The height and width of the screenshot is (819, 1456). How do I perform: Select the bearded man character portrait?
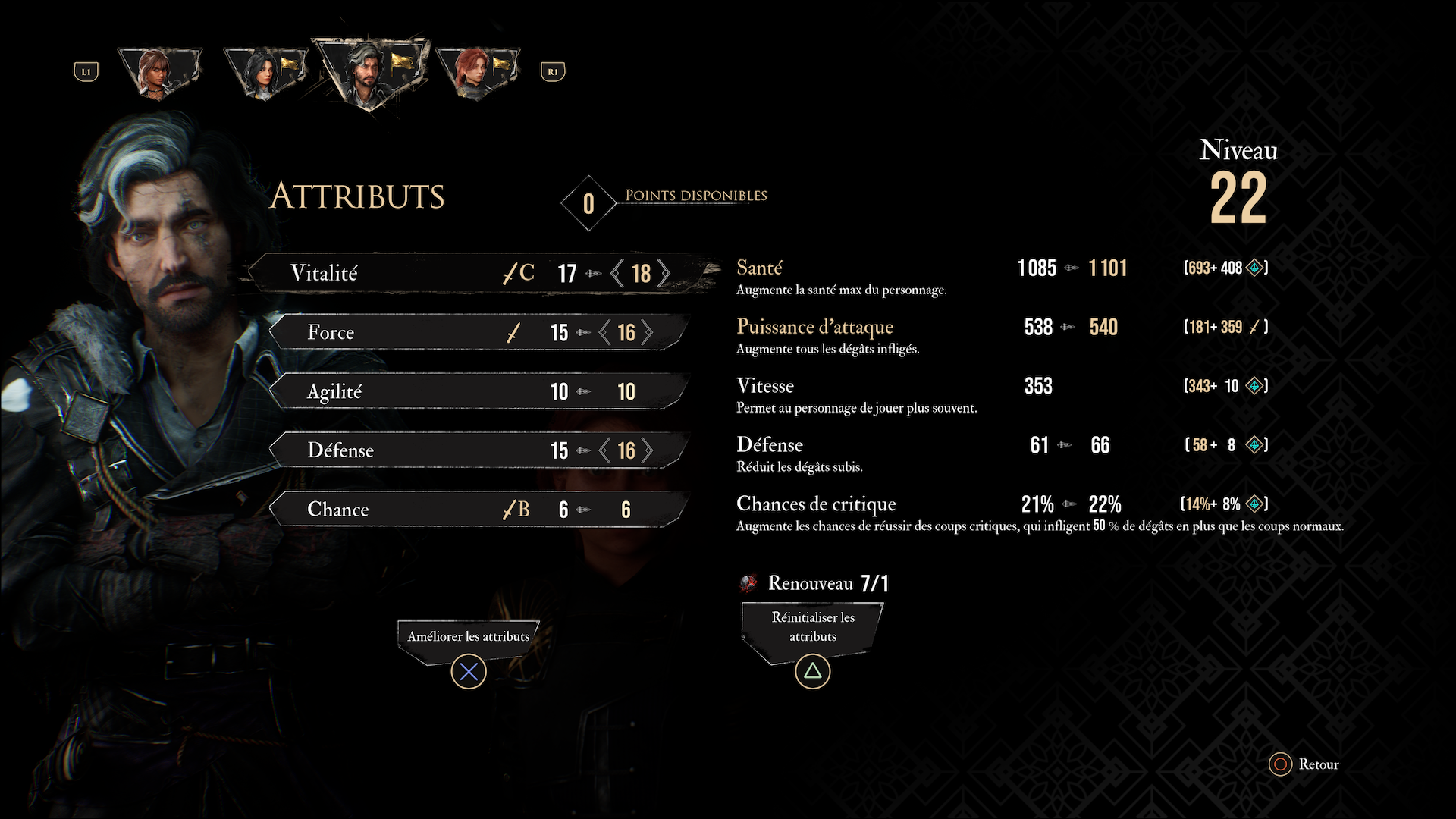pyautogui.click(x=369, y=72)
